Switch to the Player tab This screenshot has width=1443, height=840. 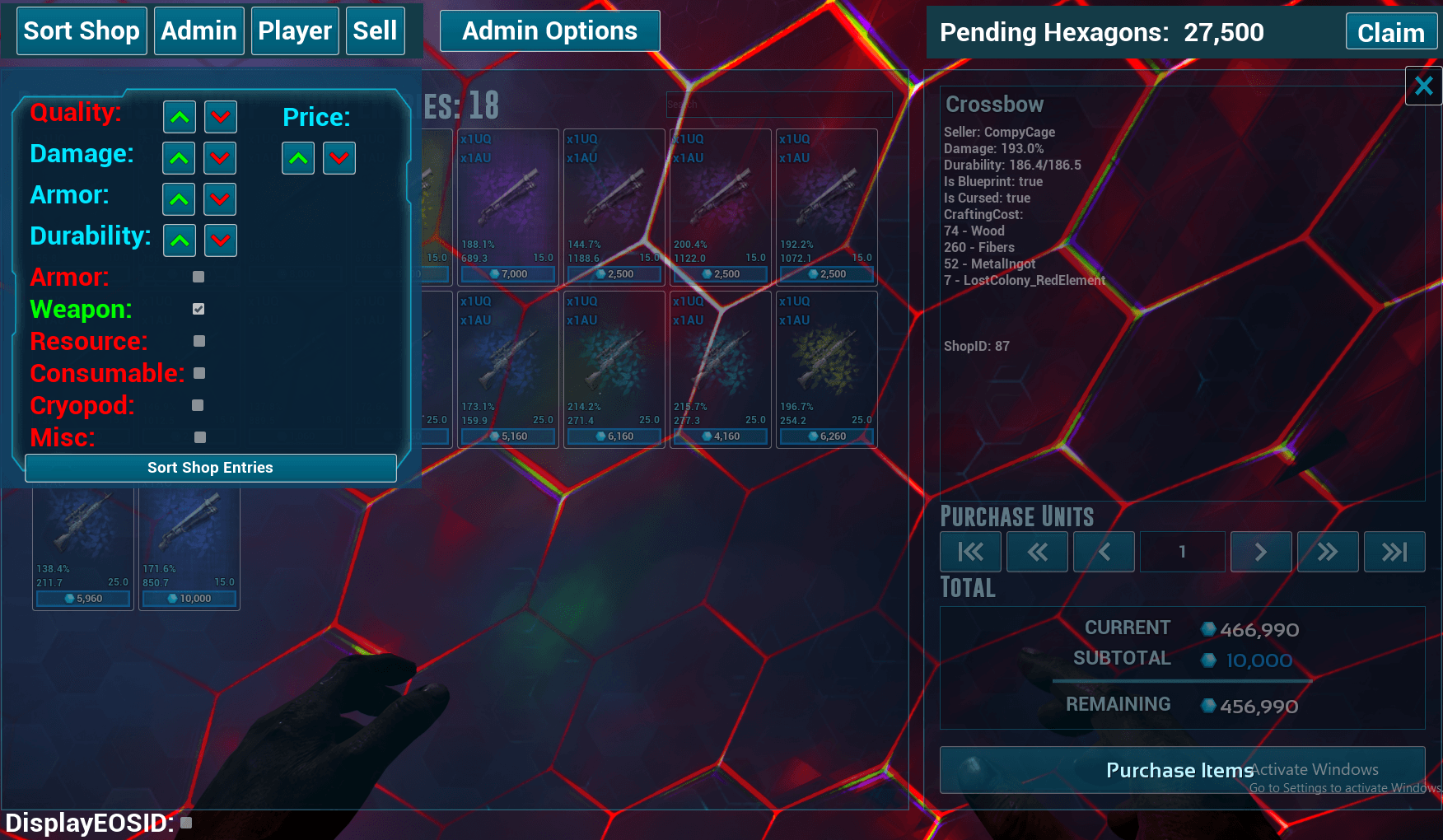click(x=295, y=31)
